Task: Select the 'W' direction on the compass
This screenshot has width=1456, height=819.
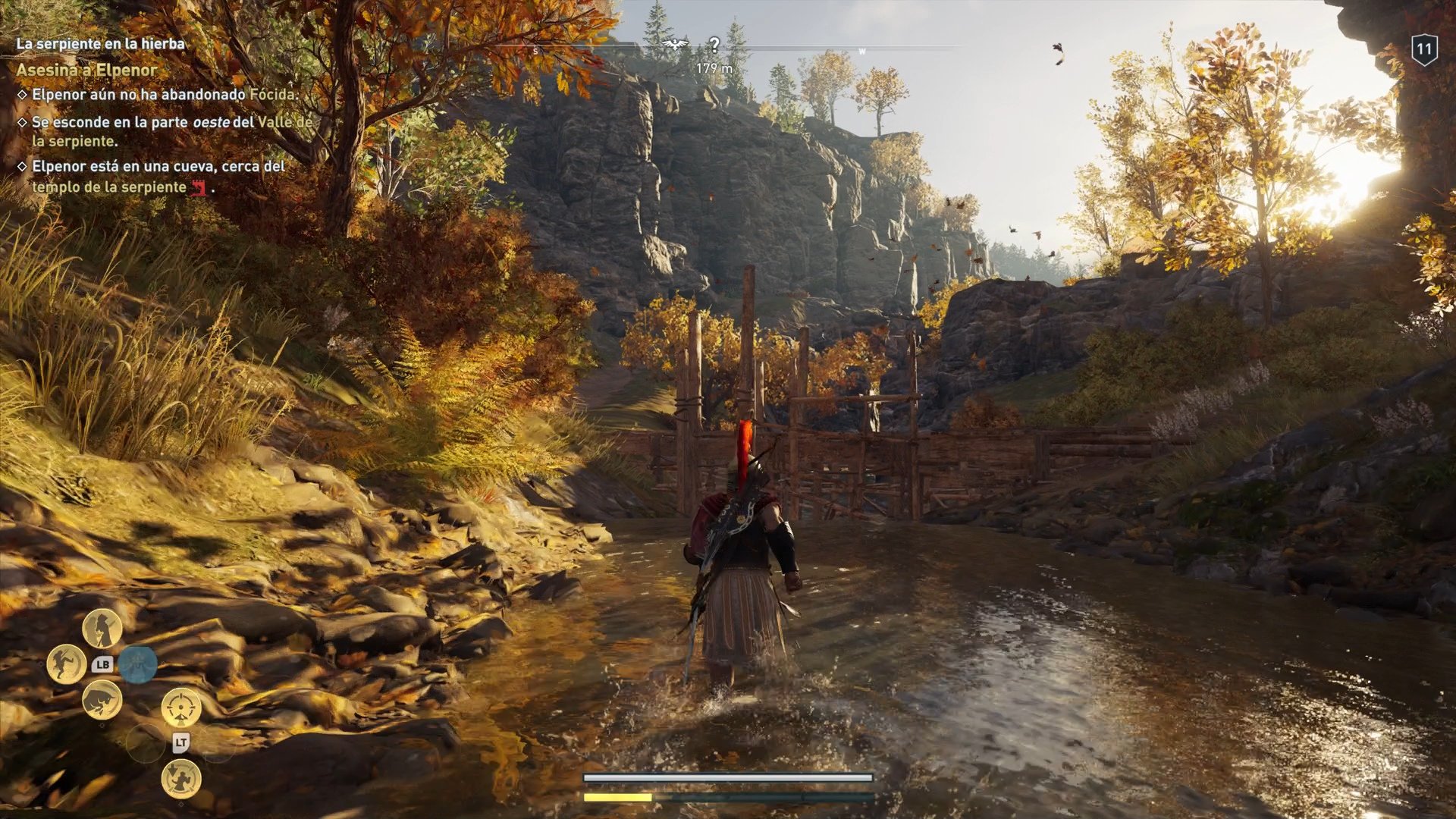Action: click(x=861, y=49)
